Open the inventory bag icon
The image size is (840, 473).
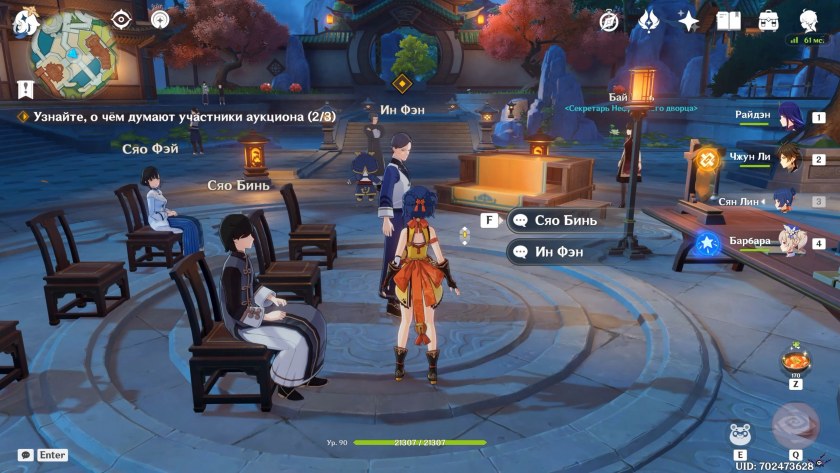click(768, 20)
